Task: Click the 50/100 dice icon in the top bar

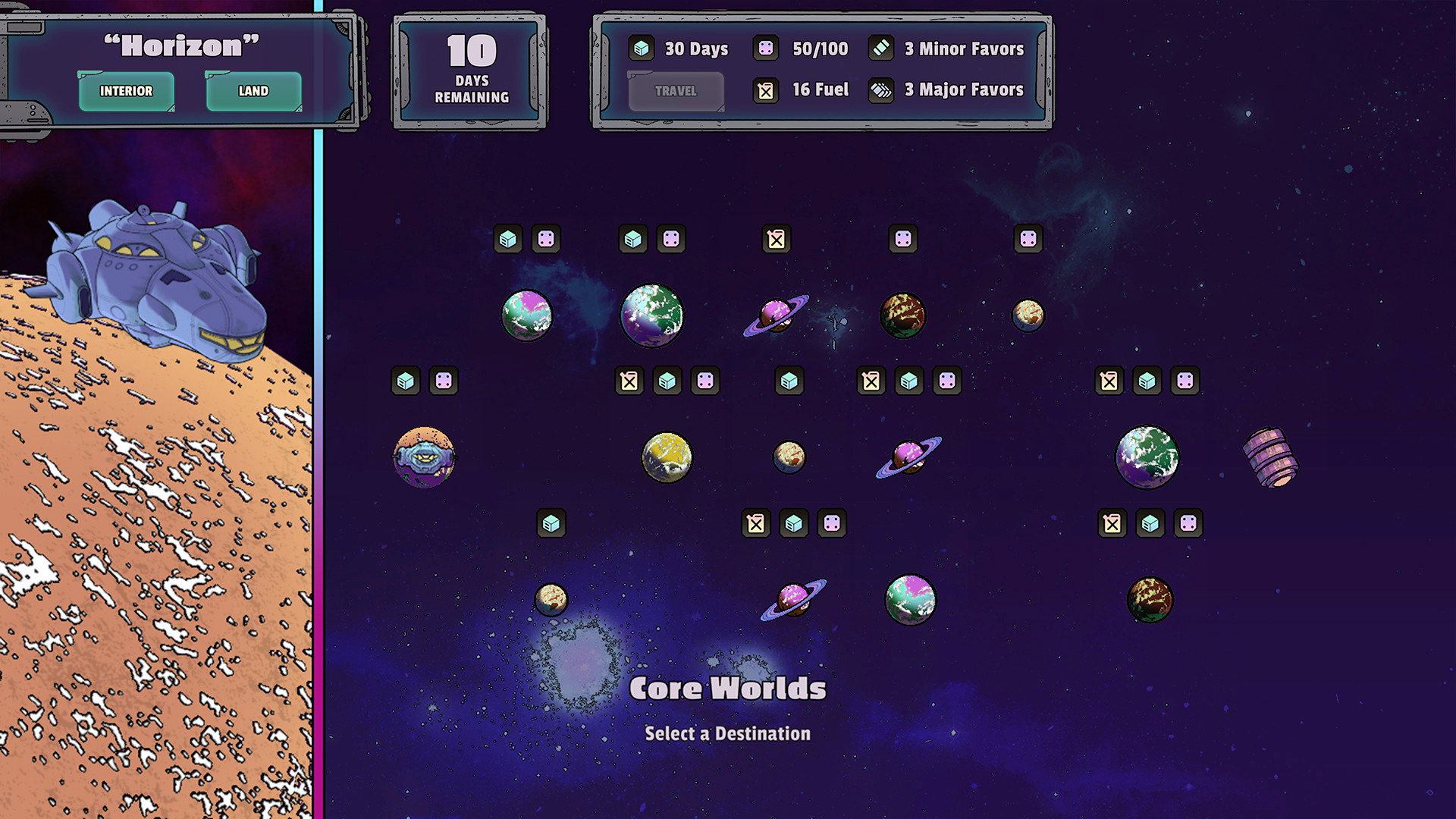Action: [766, 48]
